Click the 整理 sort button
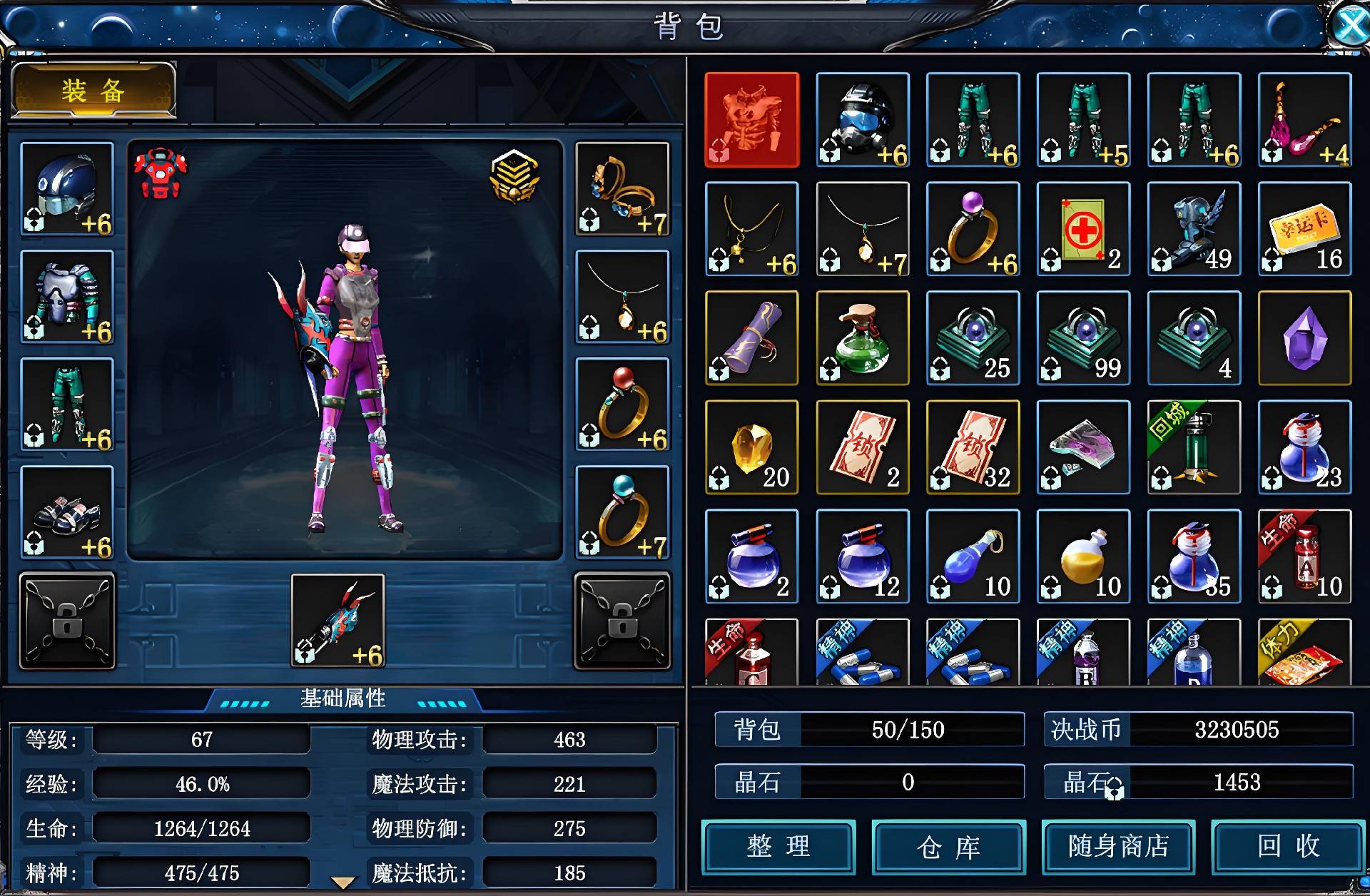Viewport: 1370px width, 896px height. tap(778, 847)
